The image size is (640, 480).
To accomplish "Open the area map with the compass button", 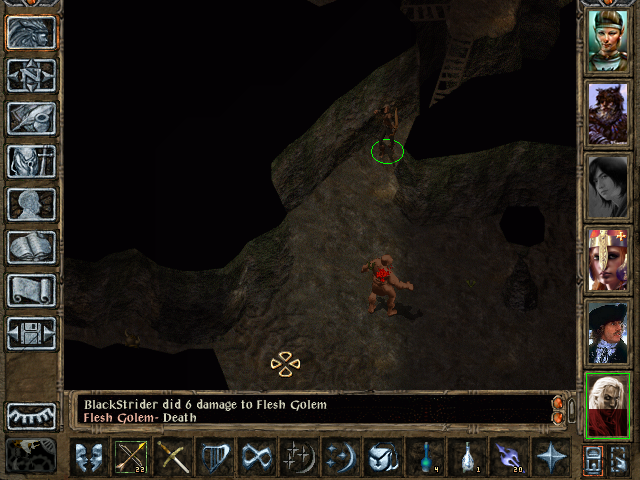I will tap(31, 74).
